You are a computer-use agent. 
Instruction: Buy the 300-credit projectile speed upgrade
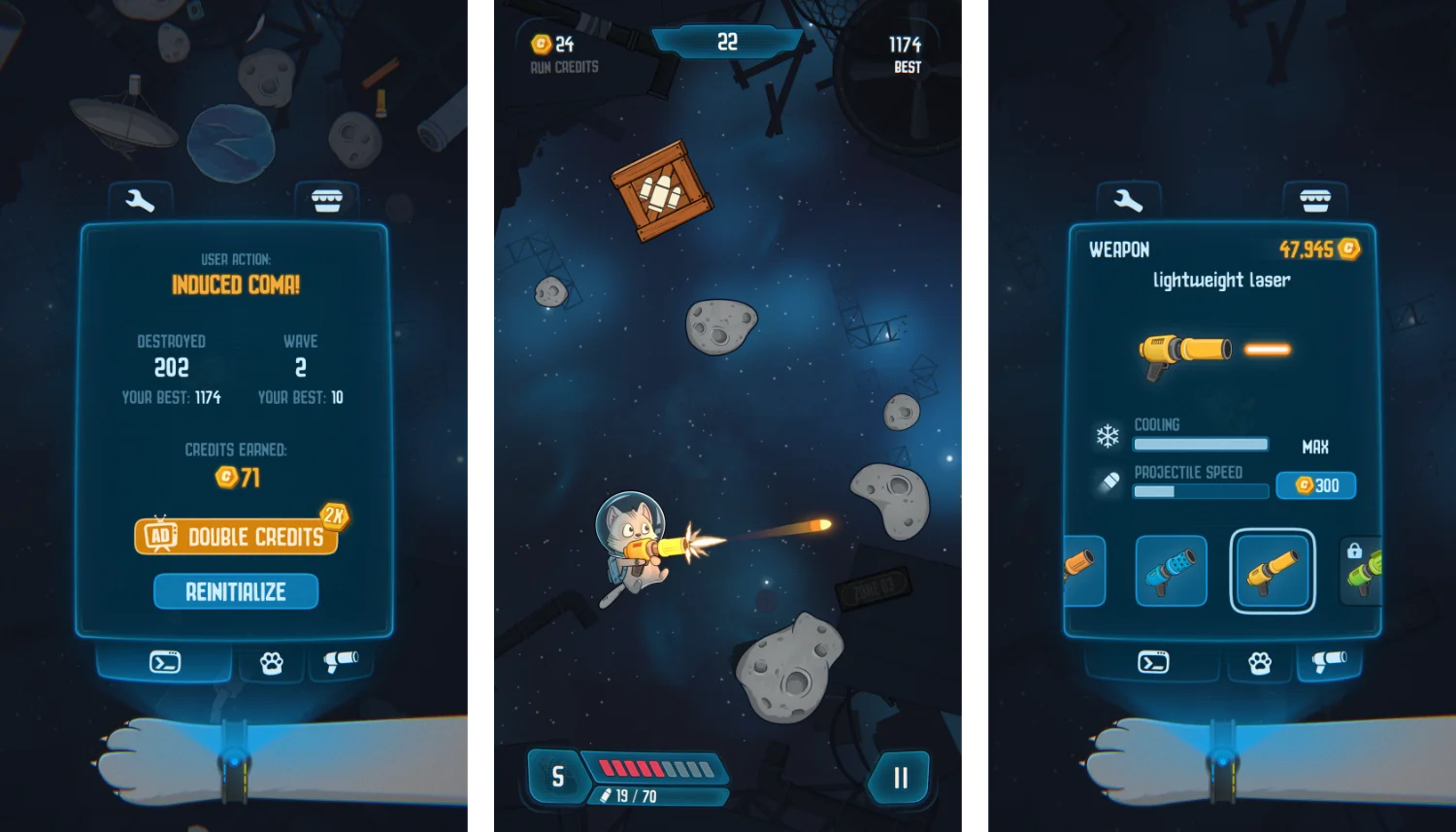(1316, 485)
